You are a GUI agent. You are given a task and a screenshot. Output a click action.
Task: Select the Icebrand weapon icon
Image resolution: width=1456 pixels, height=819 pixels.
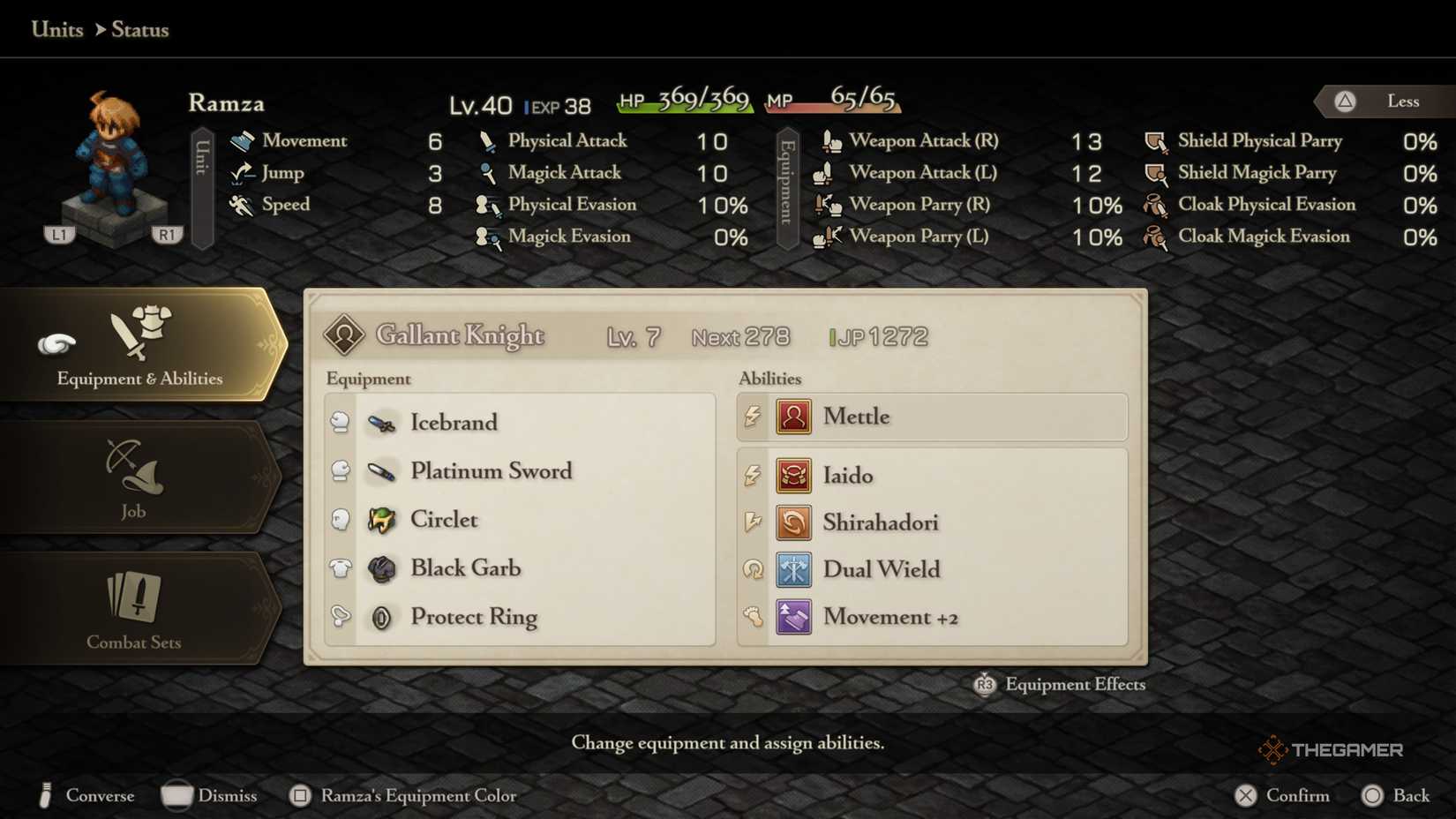point(382,422)
